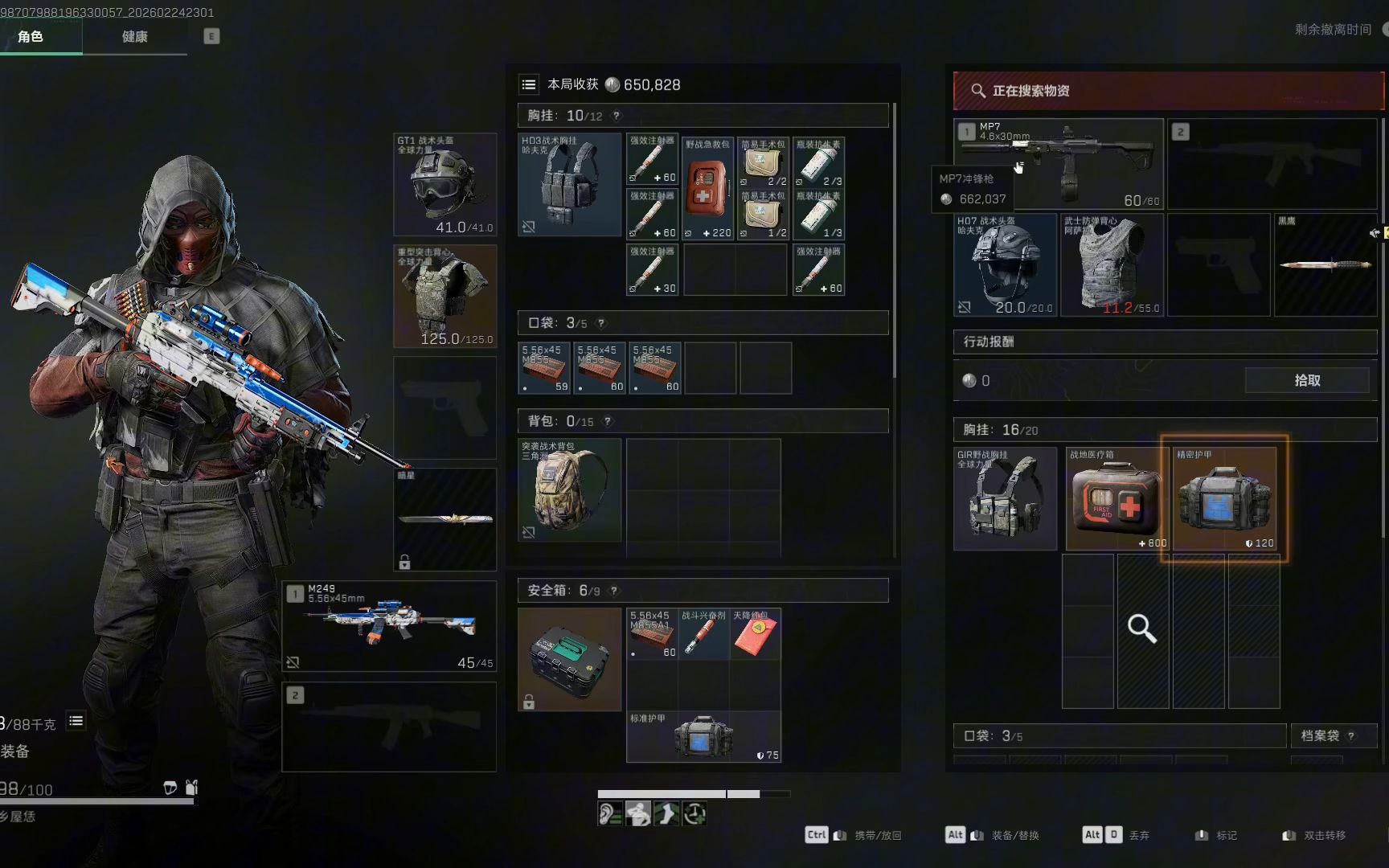Viewport: 1389px width, 868px height.
Task: Click the 档案袋 help question mark
Action: 1351,736
